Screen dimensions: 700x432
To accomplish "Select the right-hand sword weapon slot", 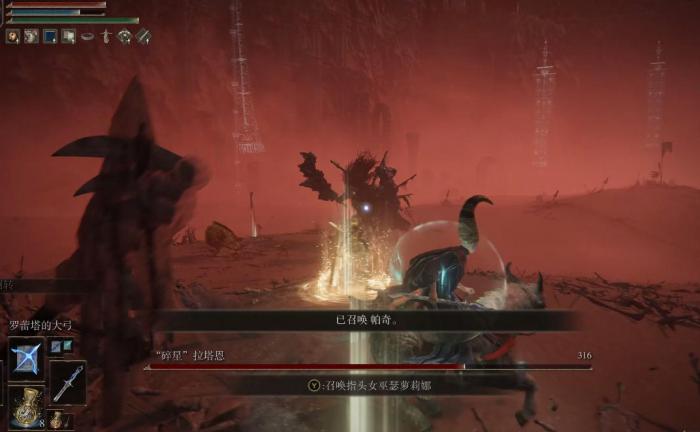I will point(68,382).
